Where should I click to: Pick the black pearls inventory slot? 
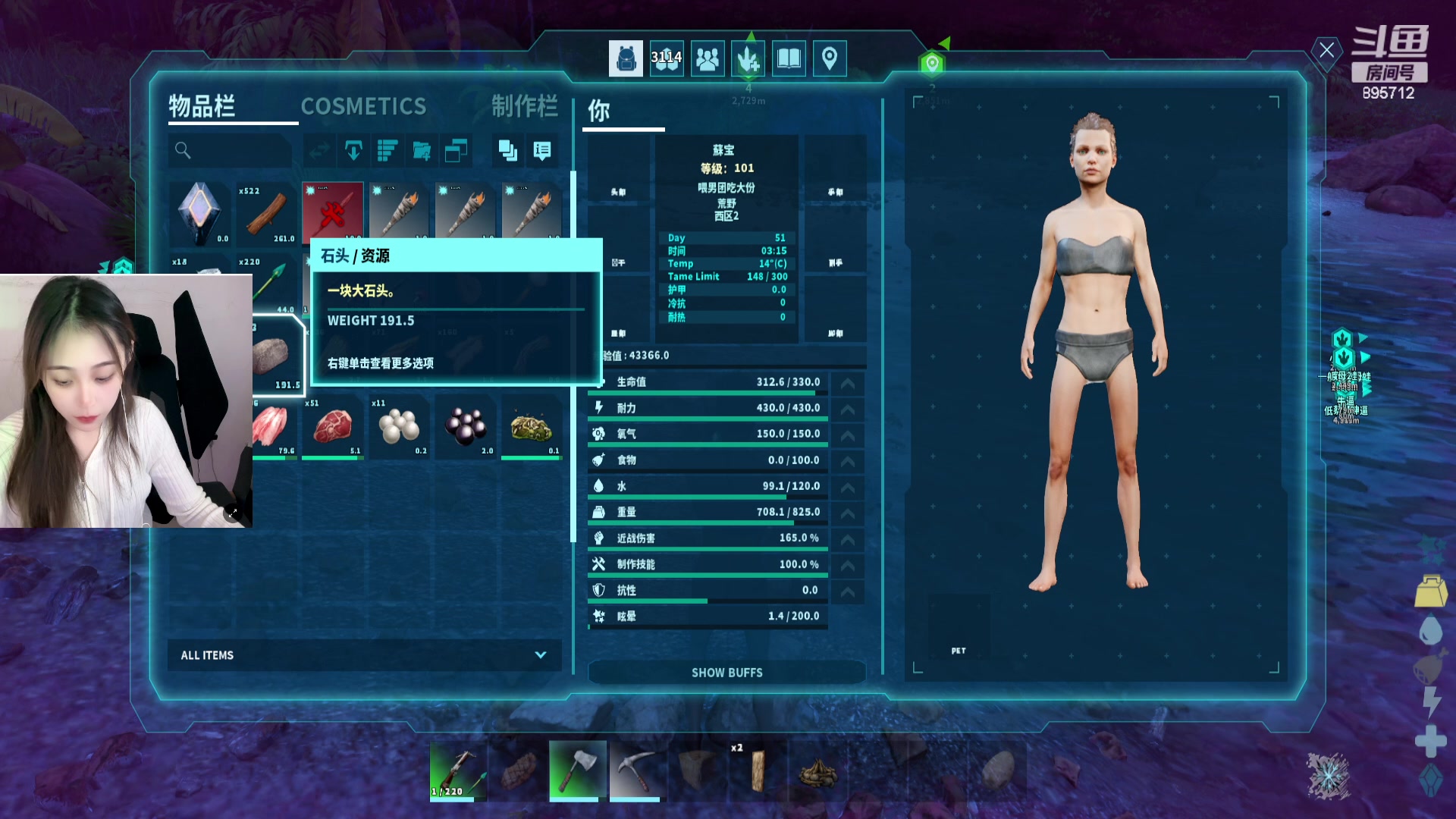coord(465,427)
